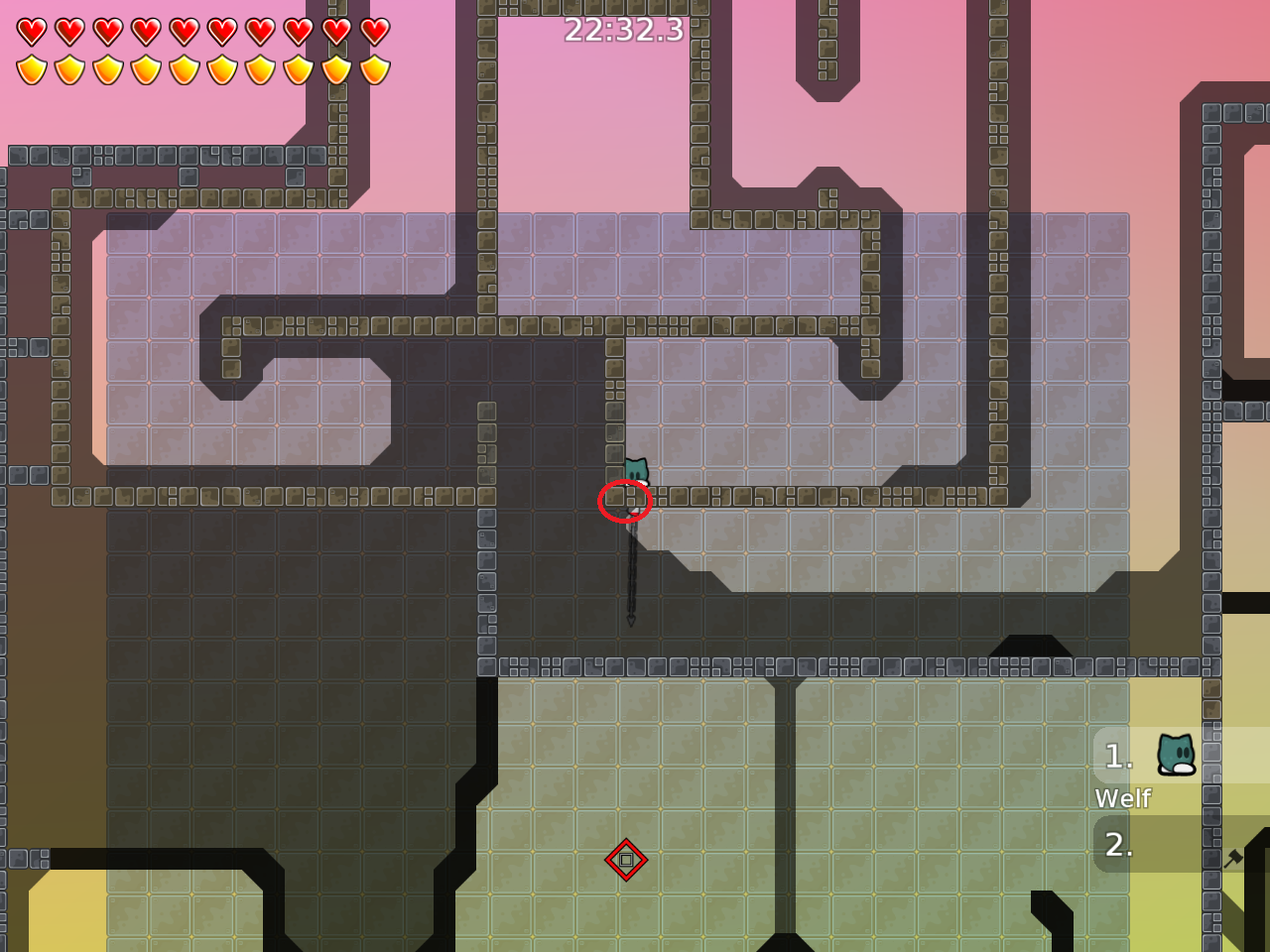
Task: Select the rank 2 slot in the scoreboard
Action: coord(1118,846)
